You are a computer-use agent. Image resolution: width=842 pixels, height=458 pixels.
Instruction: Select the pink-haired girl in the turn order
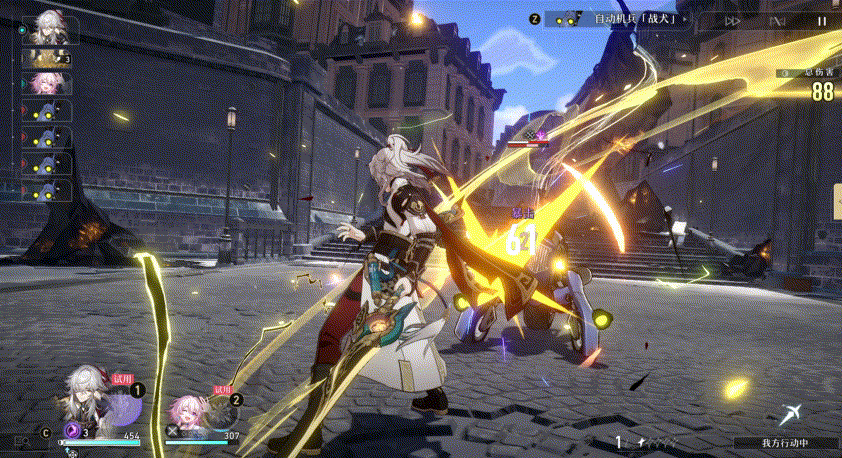46,83
